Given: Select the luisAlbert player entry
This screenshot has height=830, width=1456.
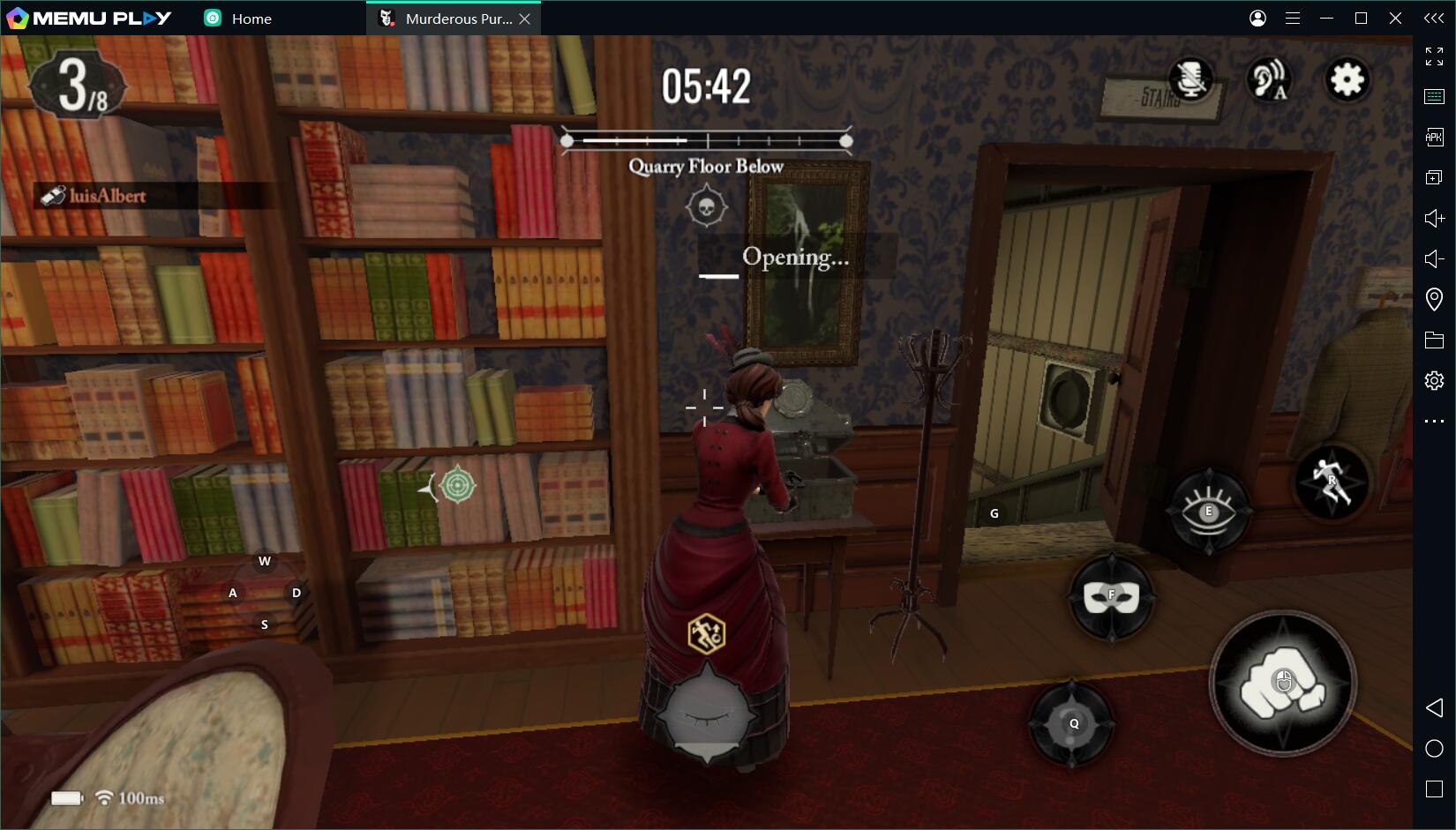Looking at the screenshot, I should (106, 196).
